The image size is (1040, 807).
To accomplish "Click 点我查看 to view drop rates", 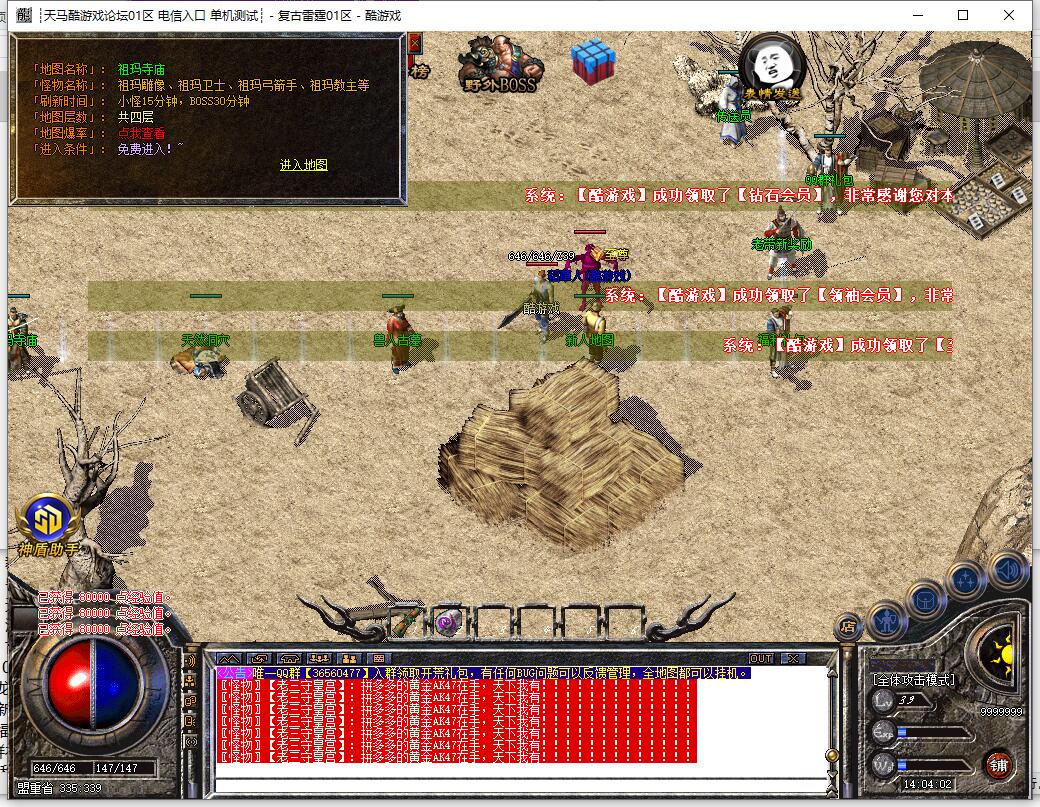I will pos(141,133).
